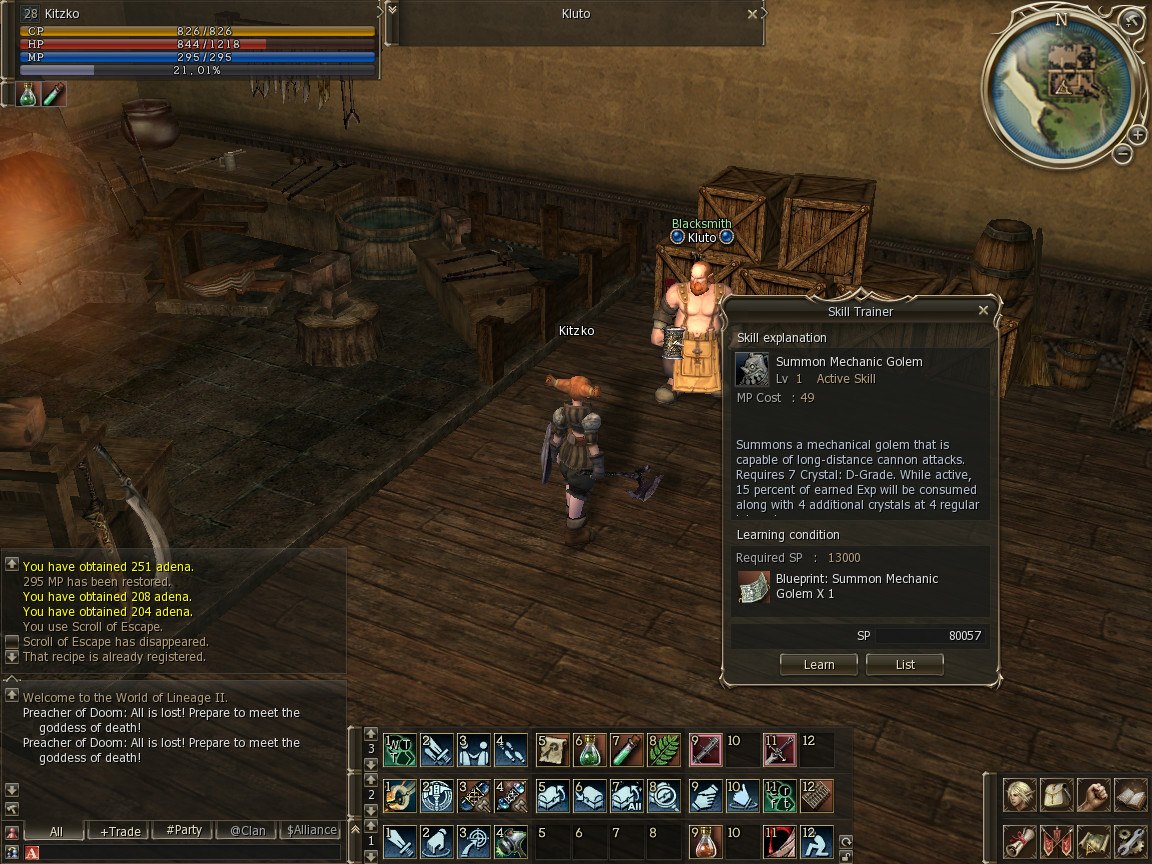Learn the Summon Mechanic Golem skill
The height and width of the screenshot is (864, 1152).
point(818,664)
